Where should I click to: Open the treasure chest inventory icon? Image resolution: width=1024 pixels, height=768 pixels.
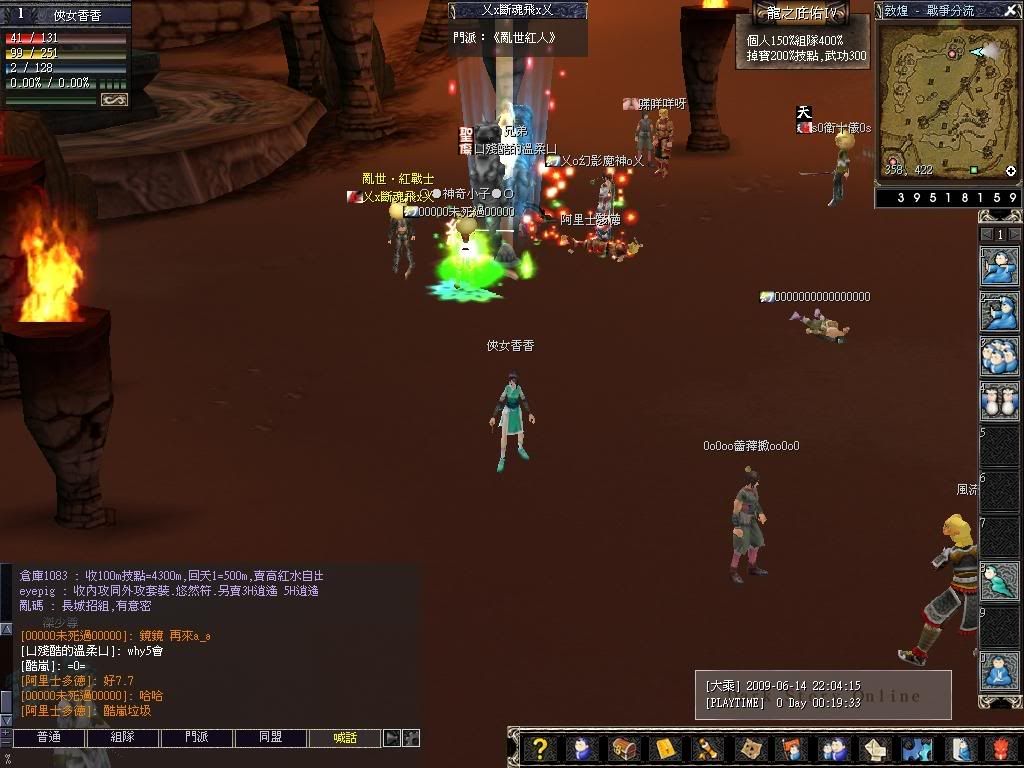point(624,749)
